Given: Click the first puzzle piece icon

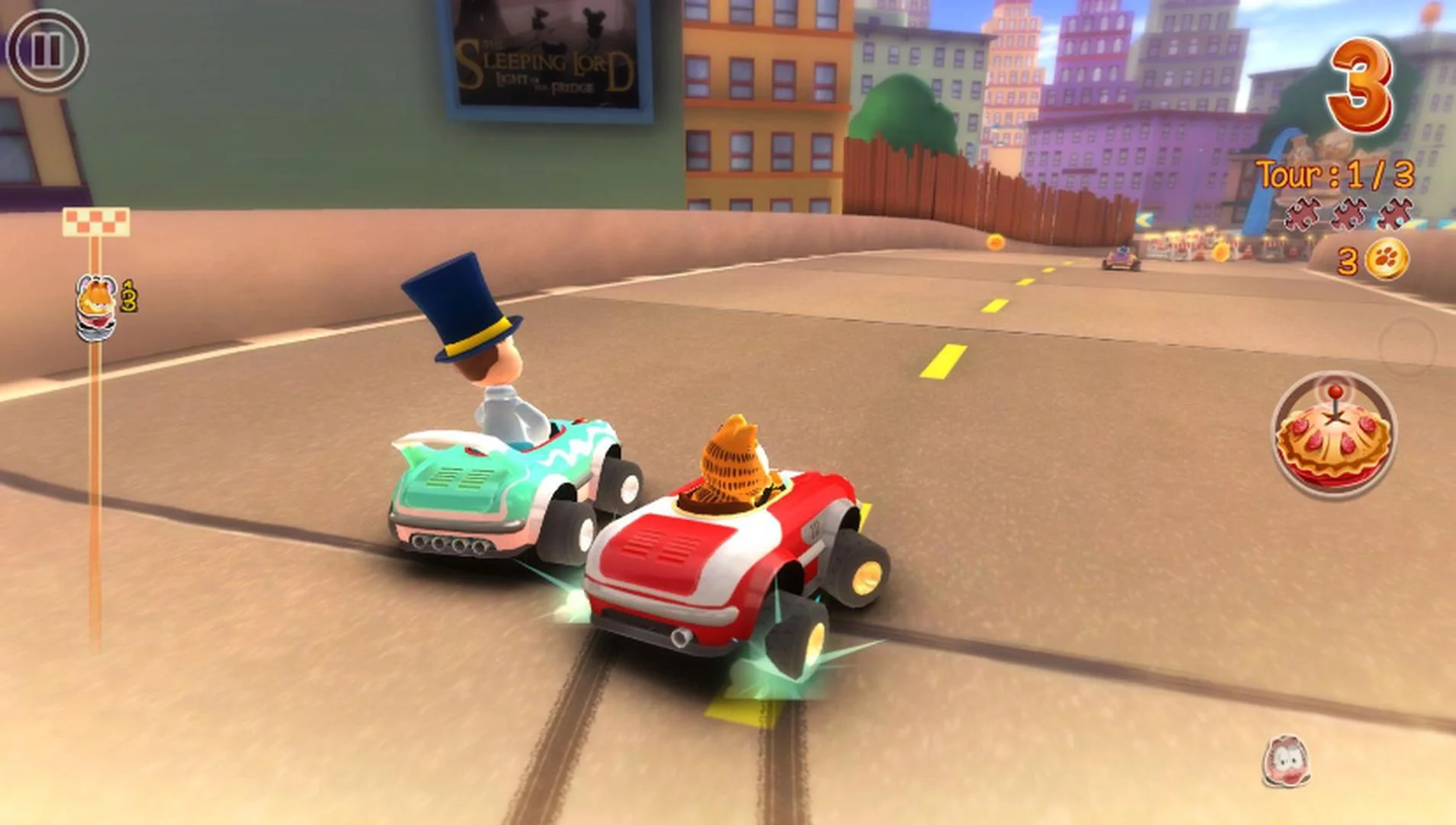Looking at the screenshot, I should click(1303, 214).
